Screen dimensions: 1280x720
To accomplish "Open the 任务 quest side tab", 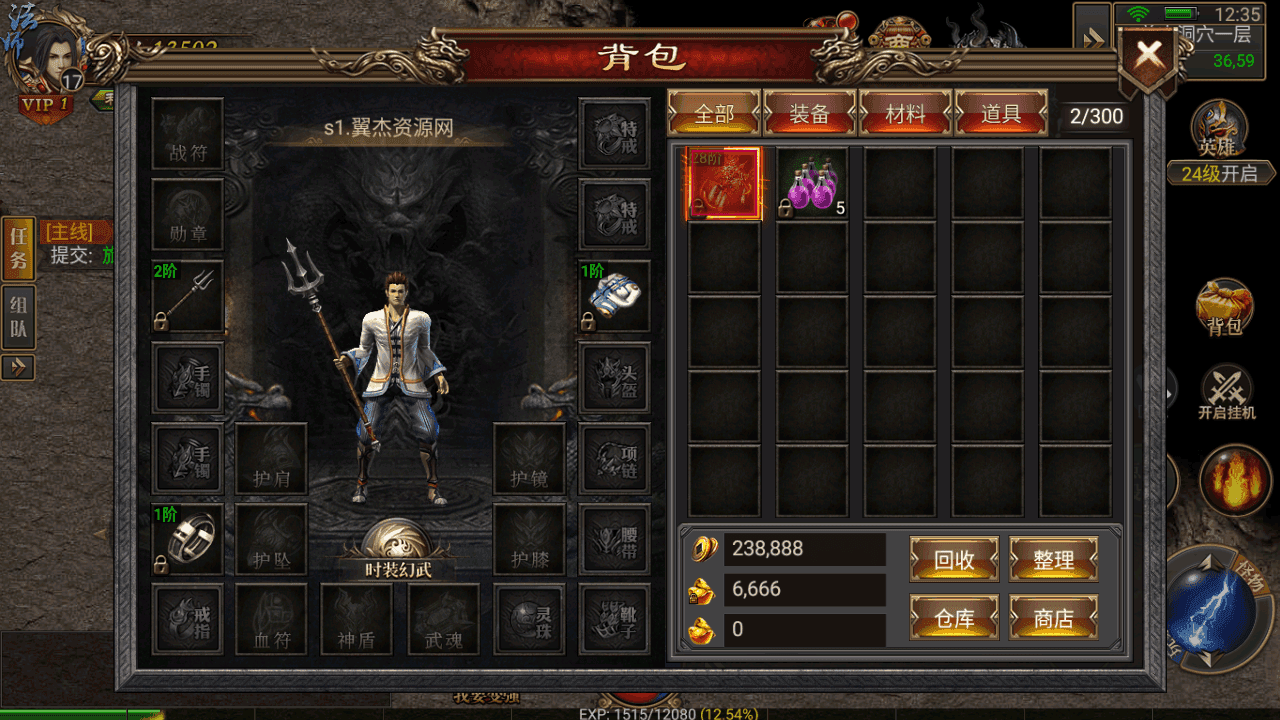I will (x=18, y=248).
